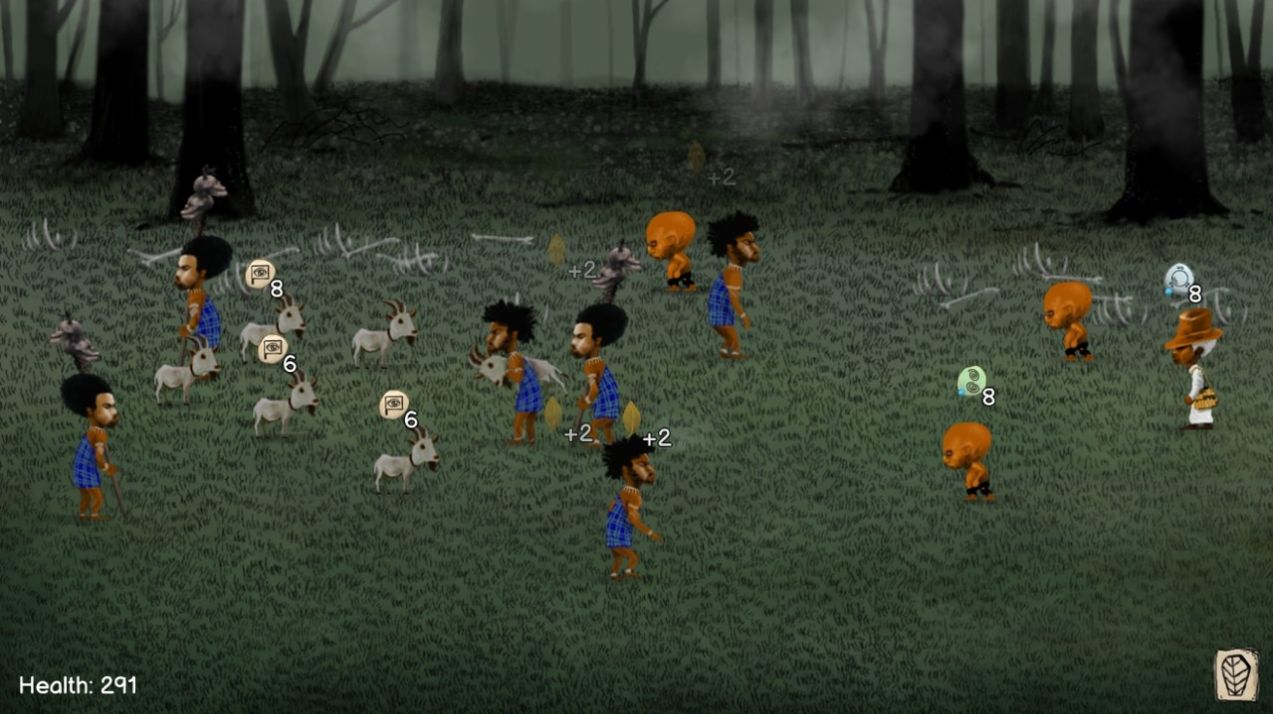Click the leaf icon on the parchment tile
This screenshot has width=1273, height=714.
(1235, 674)
